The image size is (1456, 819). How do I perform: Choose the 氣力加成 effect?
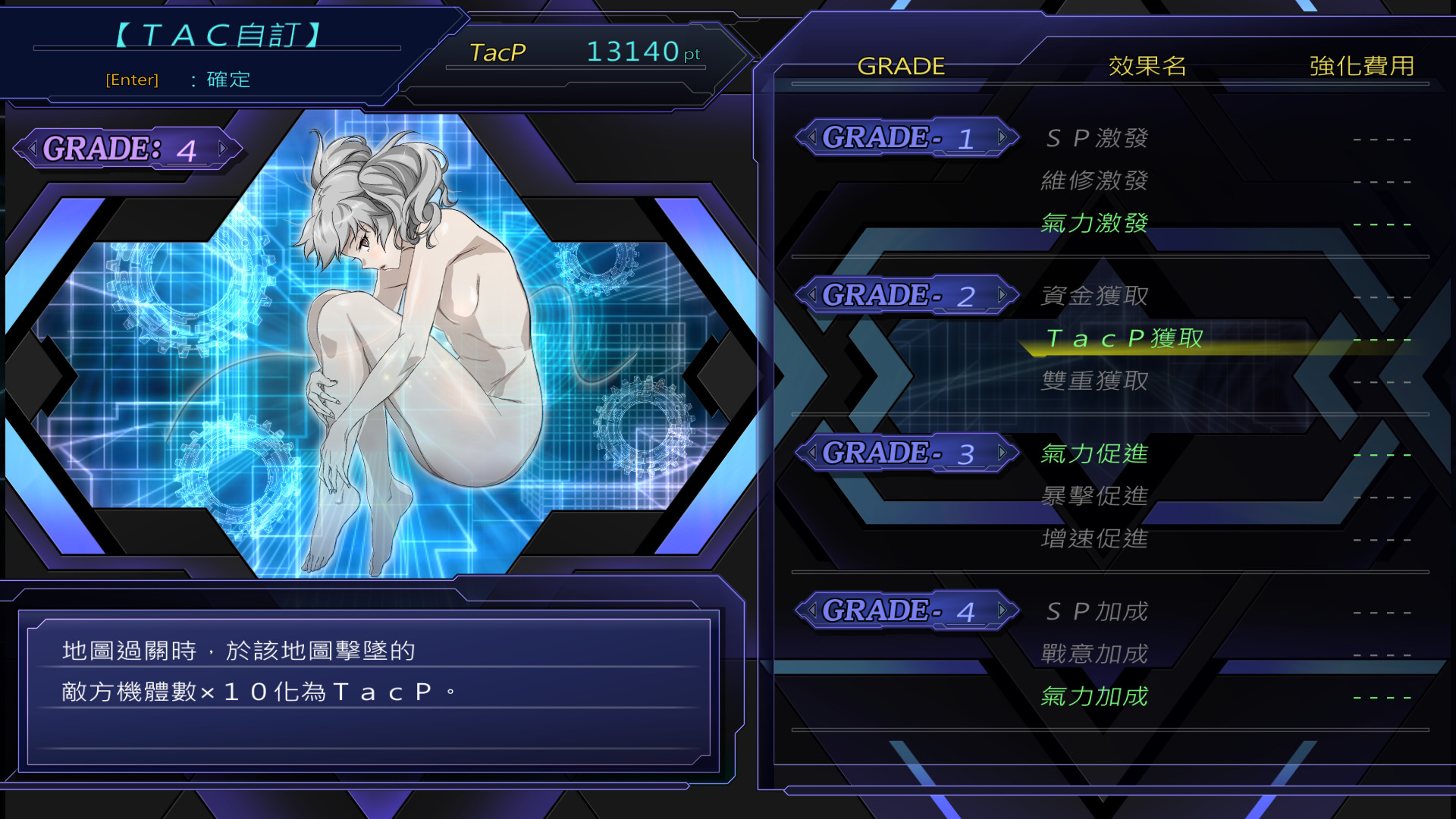point(1094,696)
